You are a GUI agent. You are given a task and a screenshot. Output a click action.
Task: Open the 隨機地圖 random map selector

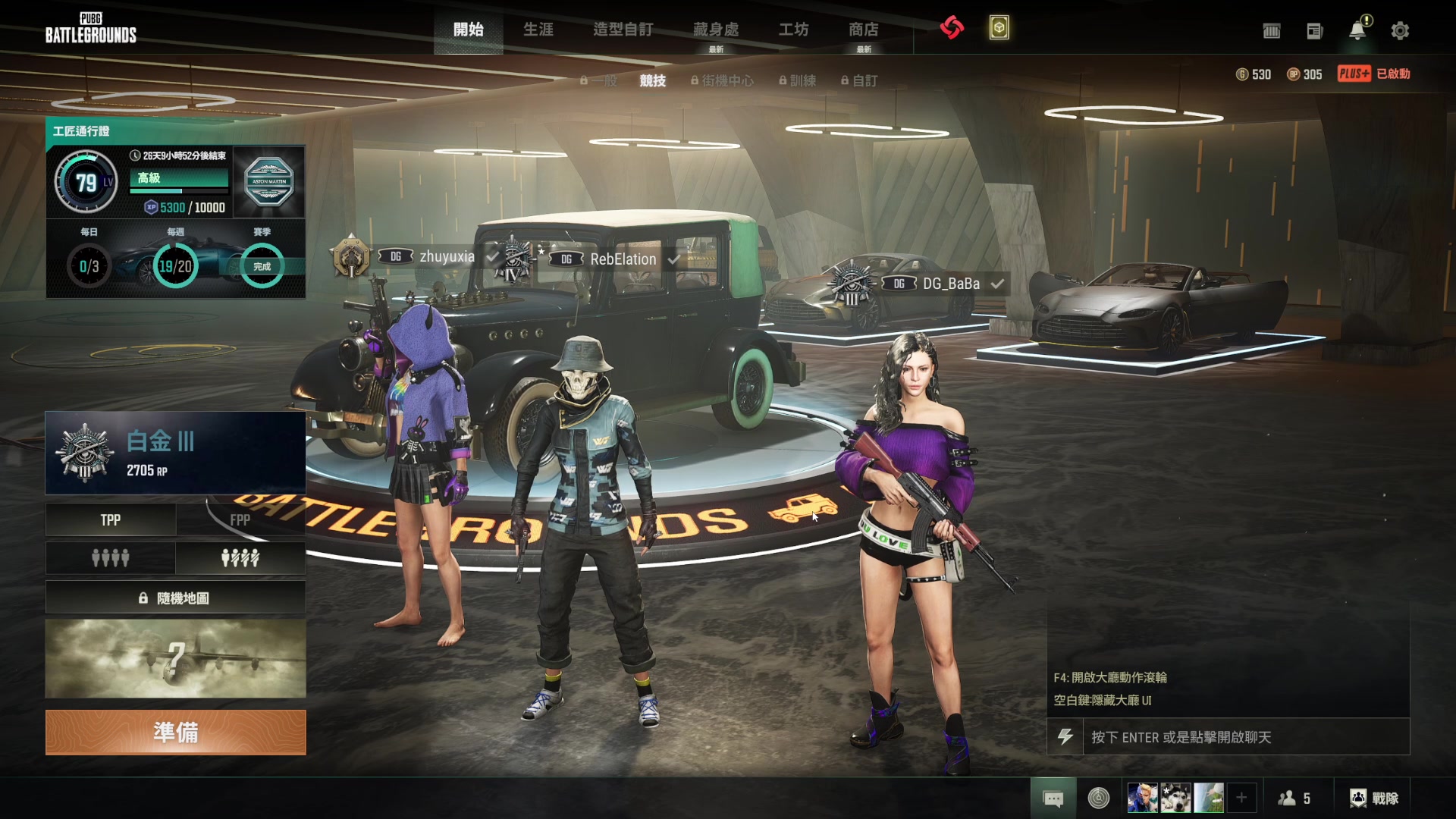click(175, 598)
